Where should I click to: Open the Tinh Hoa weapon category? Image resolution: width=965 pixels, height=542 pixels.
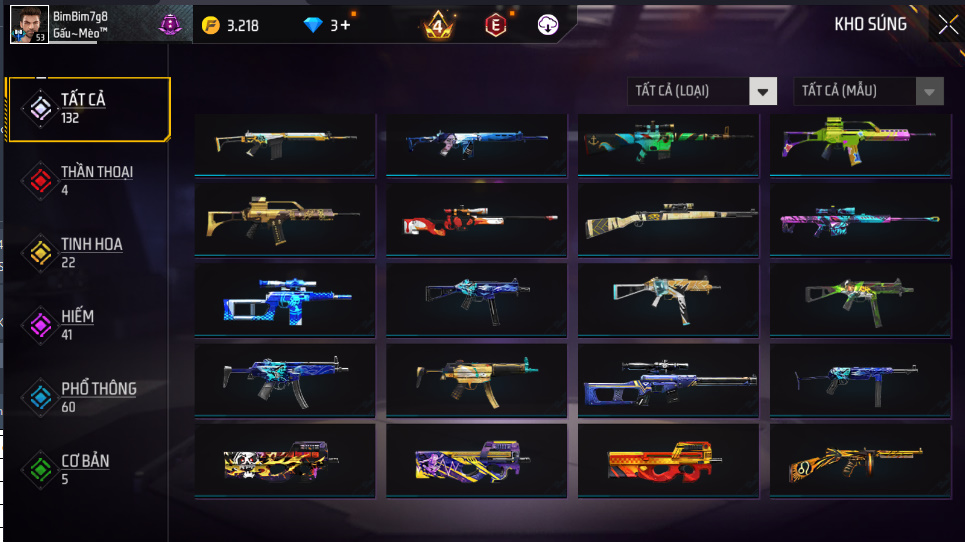point(88,252)
